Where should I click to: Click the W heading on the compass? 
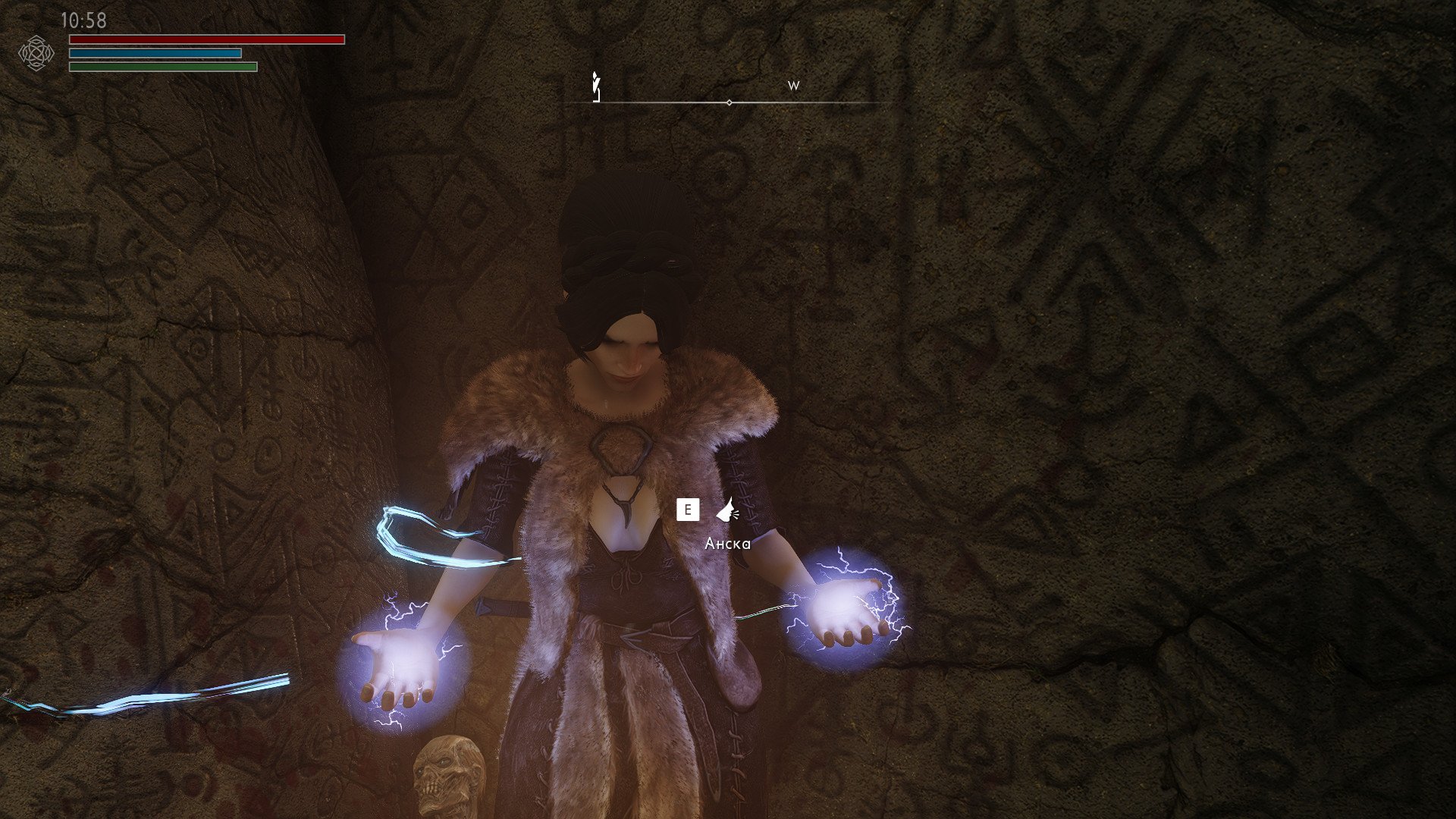pyautogui.click(x=793, y=86)
